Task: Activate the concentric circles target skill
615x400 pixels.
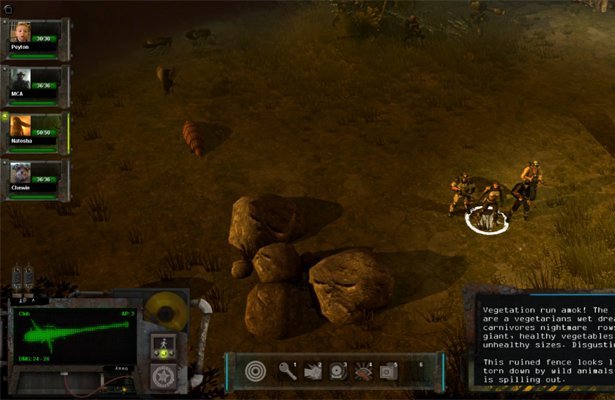Action: [x=256, y=371]
